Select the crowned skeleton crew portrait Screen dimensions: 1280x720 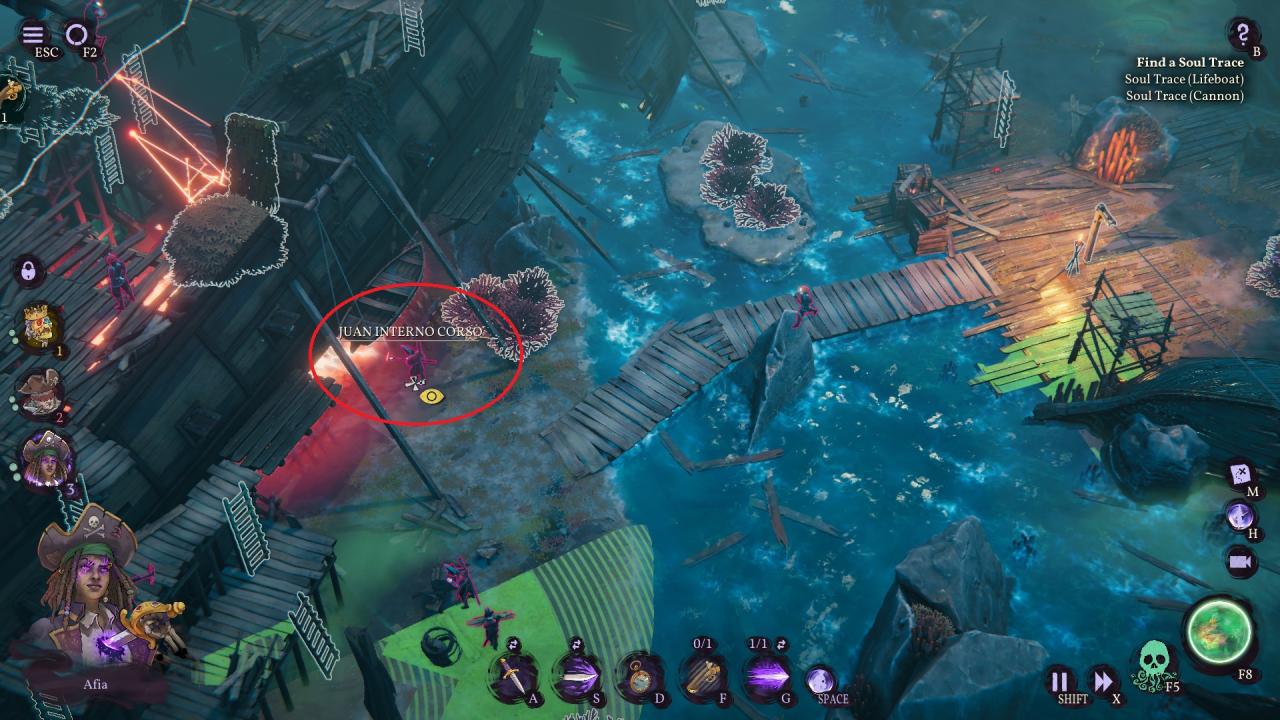pos(42,328)
